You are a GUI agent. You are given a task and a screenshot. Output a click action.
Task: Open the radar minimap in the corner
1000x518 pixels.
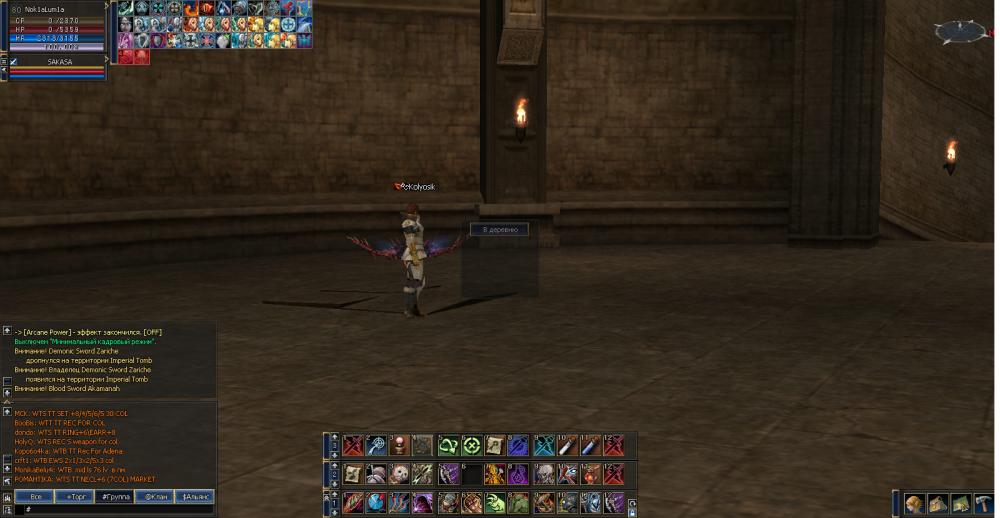pos(962,33)
